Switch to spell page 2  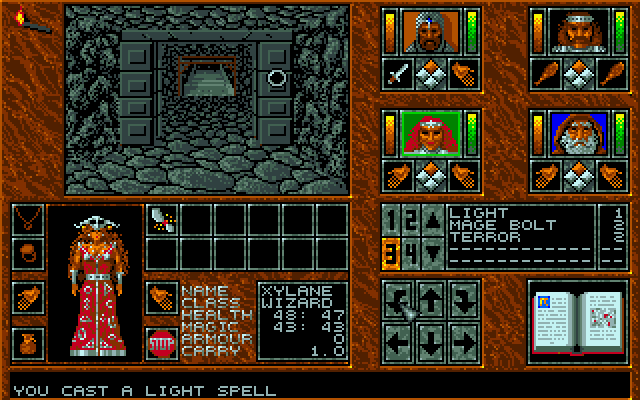409,220
